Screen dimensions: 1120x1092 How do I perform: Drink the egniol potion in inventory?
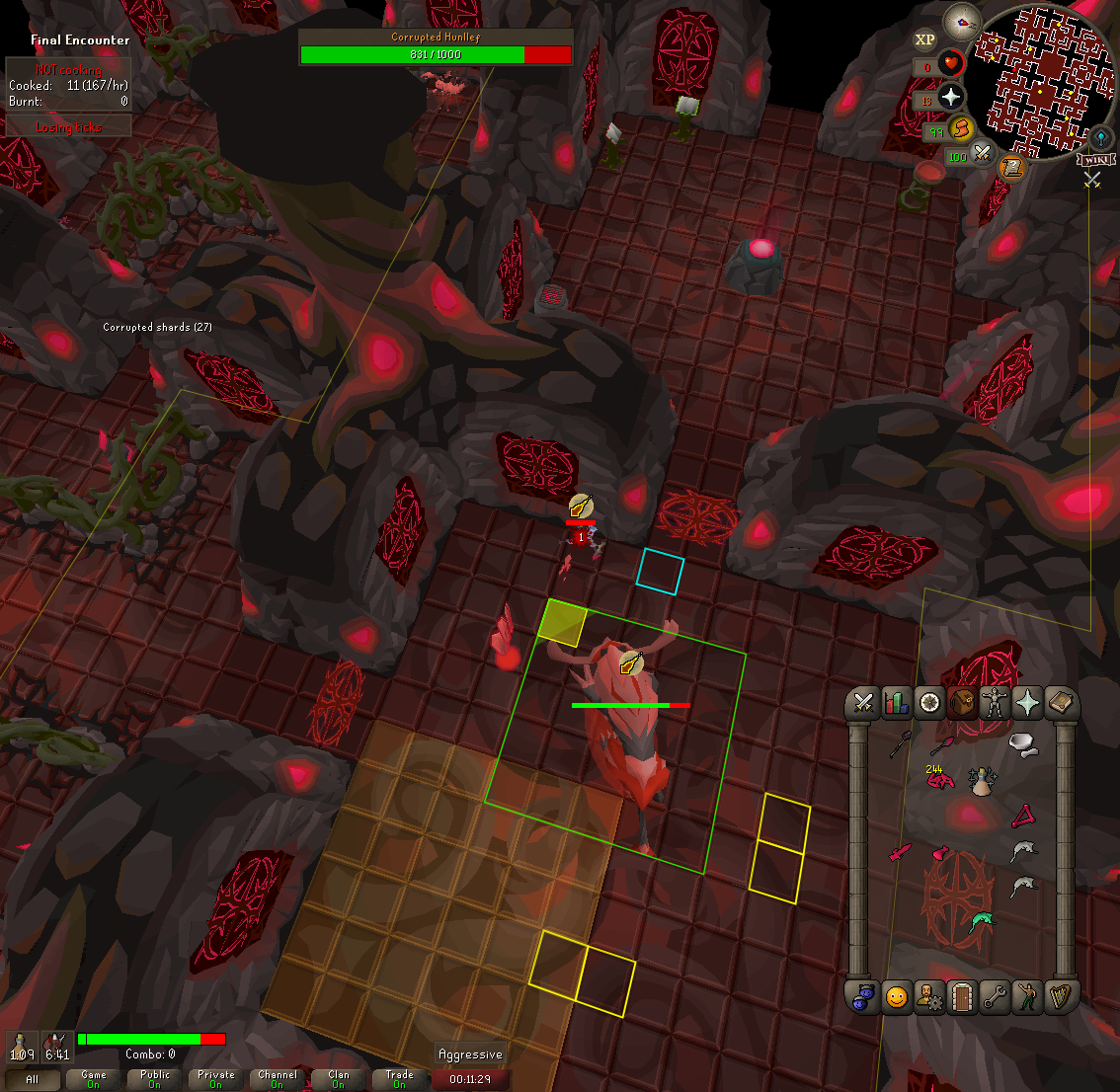tap(981, 782)
